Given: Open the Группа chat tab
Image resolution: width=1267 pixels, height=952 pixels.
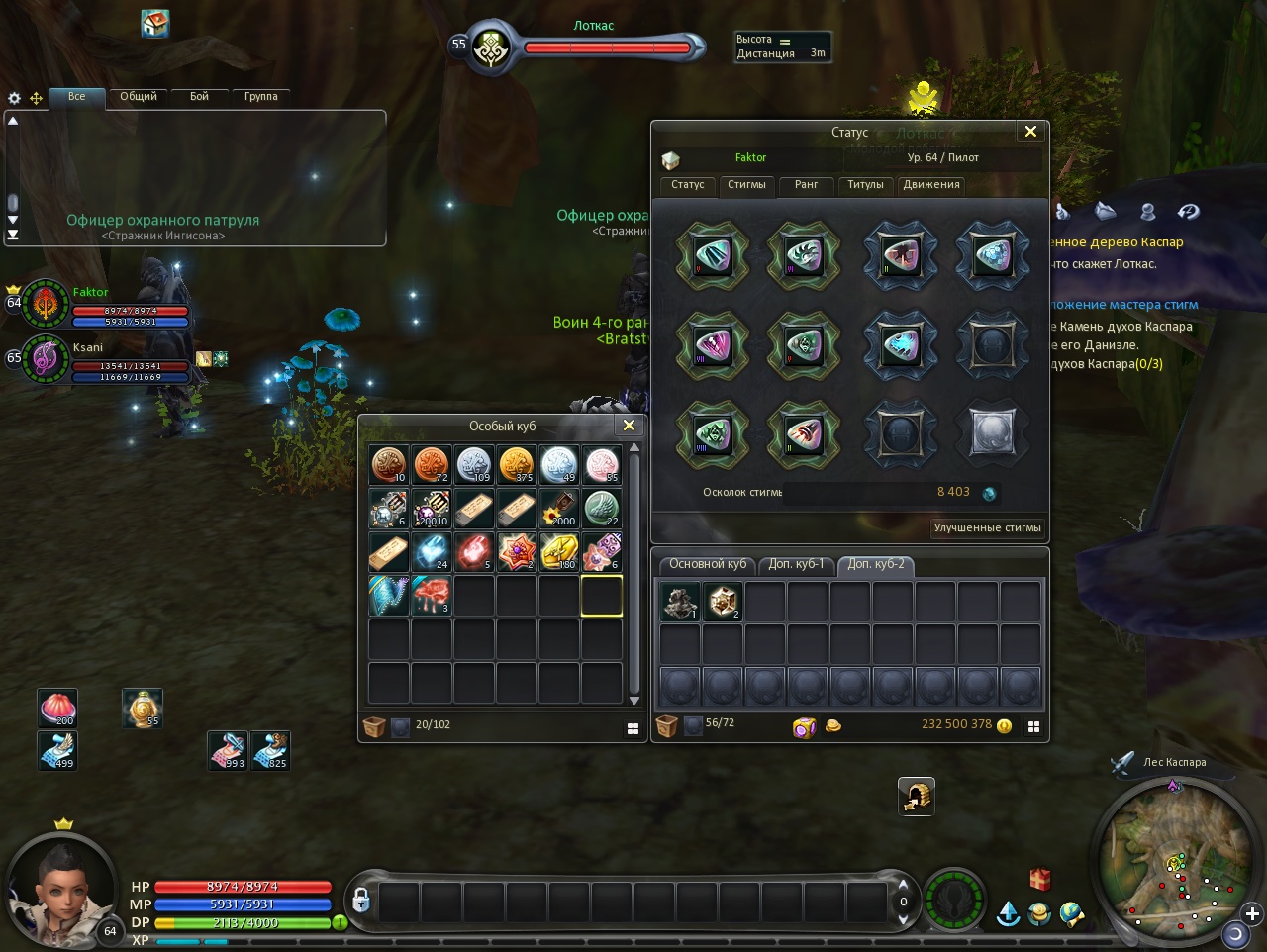Looking at the screenshot, I should click(x=260, y=97).
